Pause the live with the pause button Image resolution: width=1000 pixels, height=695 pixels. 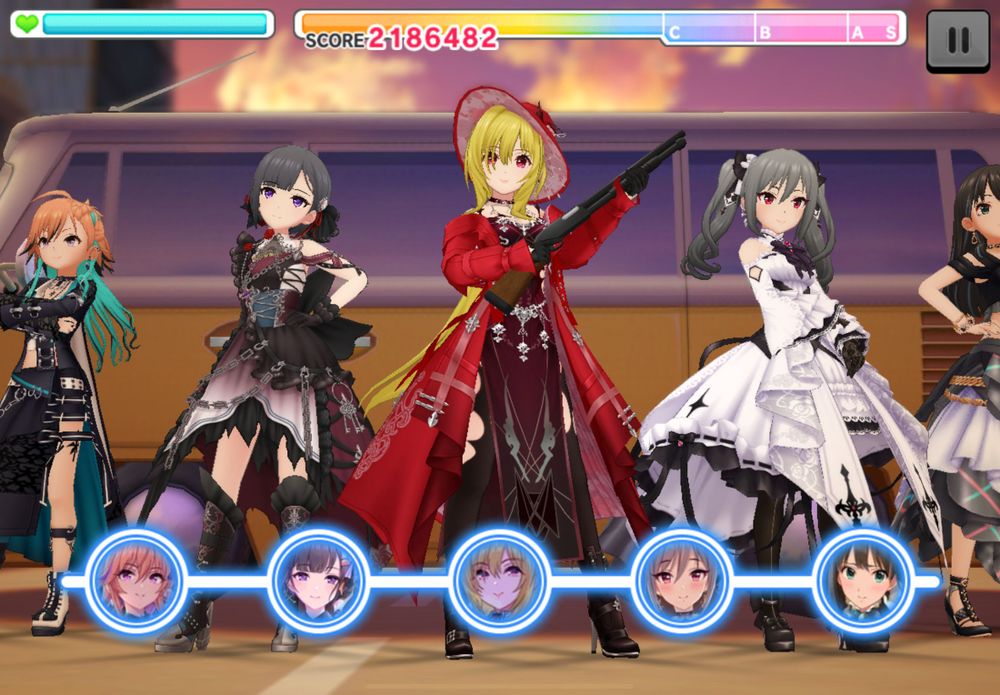point(957,40)
